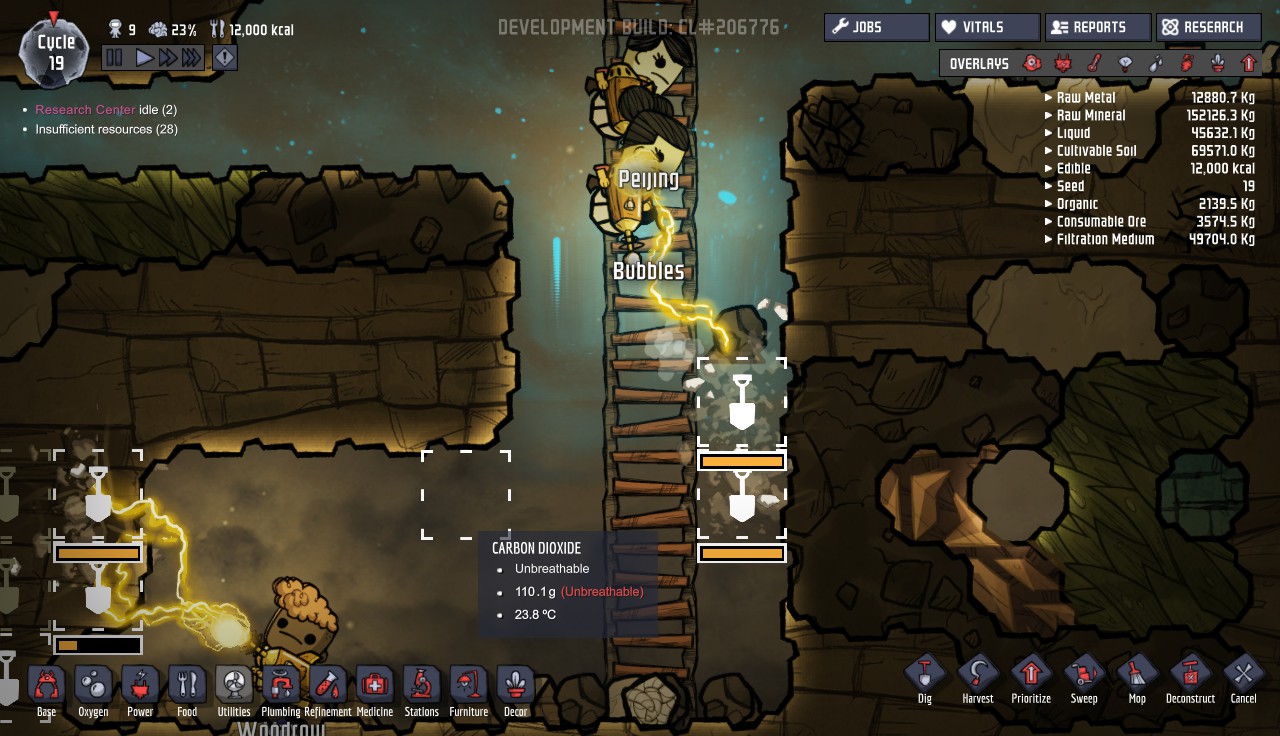Choose the Harvest tool
Screen dimensions: 1280x736
pos(978,677)
